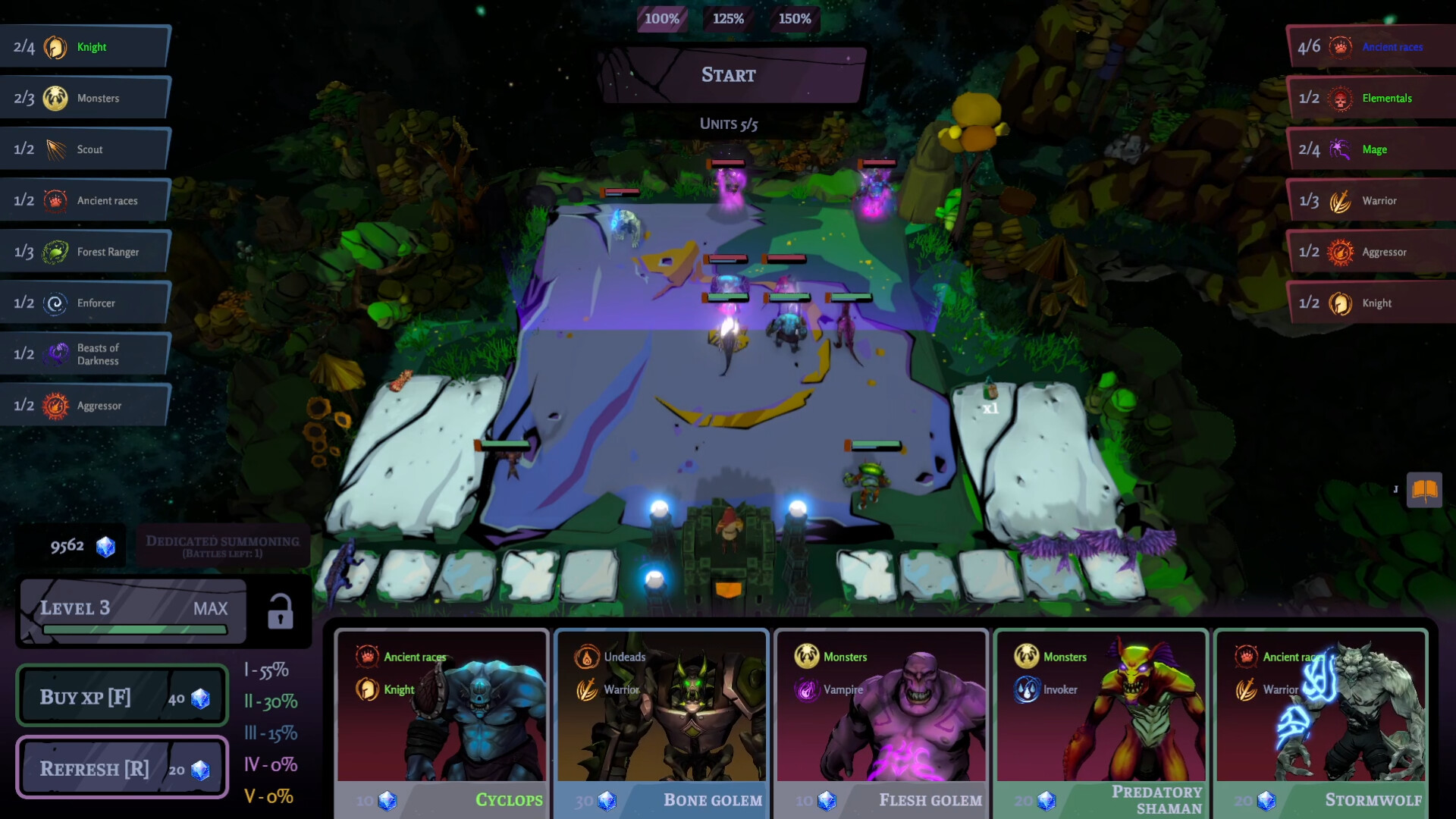This screenshot has width=1456, height=819.
Task: Buy XP for 40 gems
Action: 122,697
